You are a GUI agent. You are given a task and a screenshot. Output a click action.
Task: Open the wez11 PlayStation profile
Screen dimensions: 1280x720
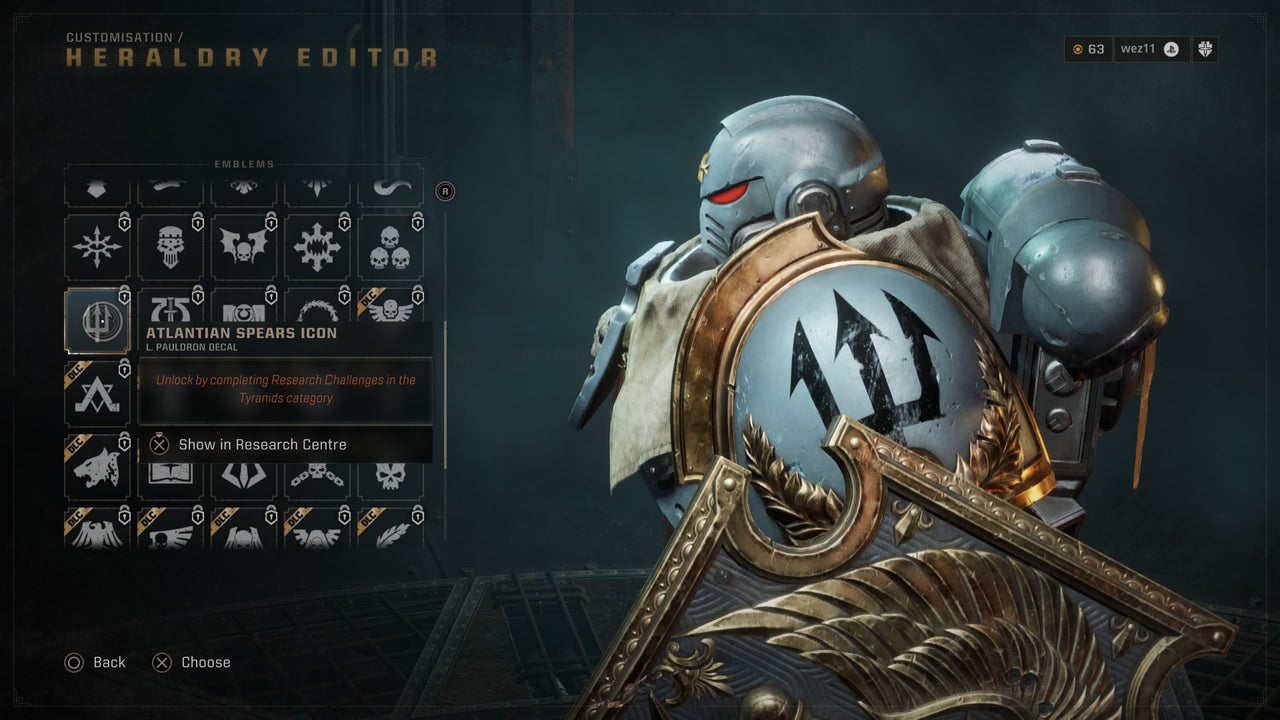pos(1150,48)
